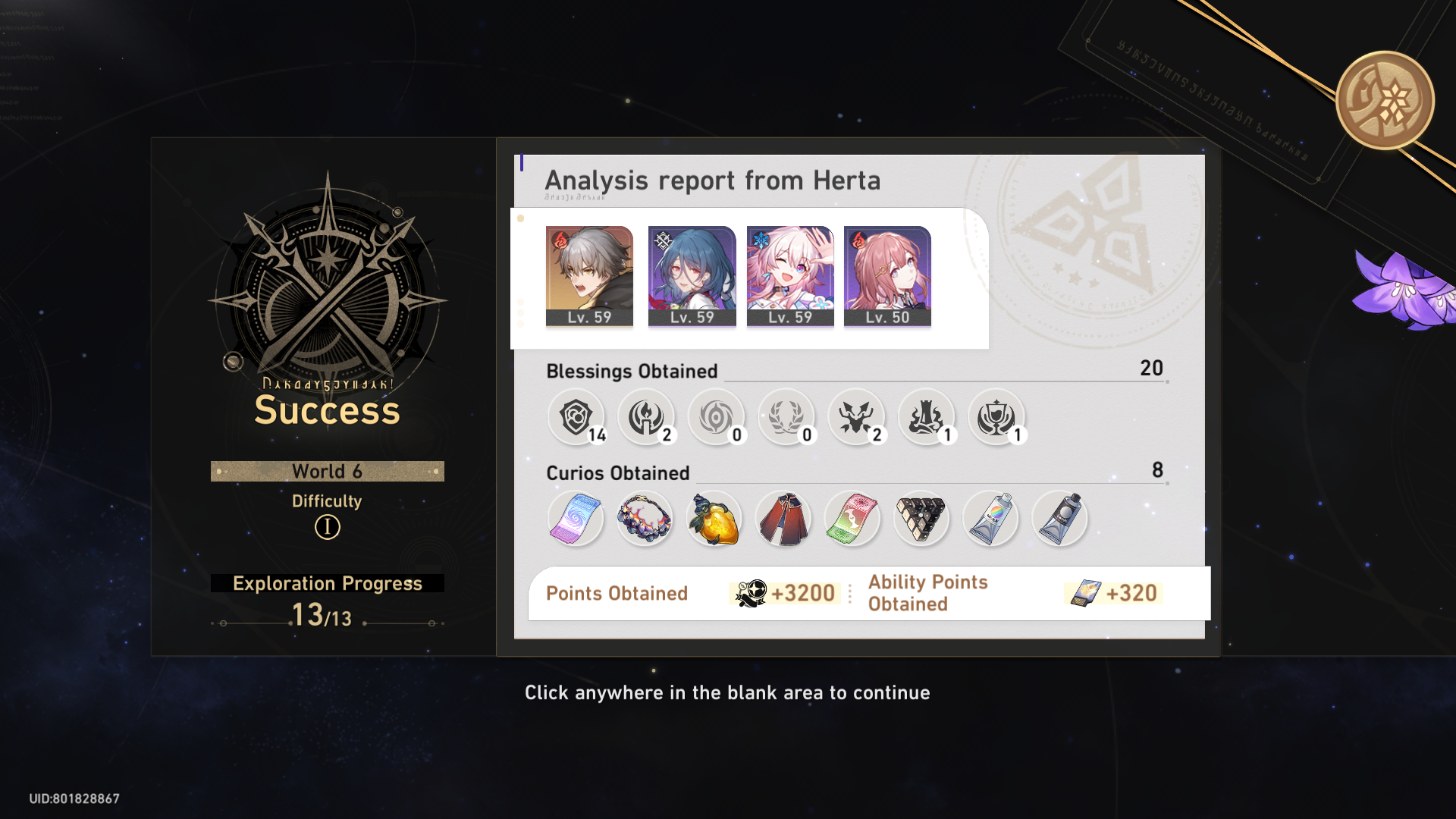Open the grayed-out Nihility eye blessing icon
This screenshot has height=819, width=1456.
717,417
